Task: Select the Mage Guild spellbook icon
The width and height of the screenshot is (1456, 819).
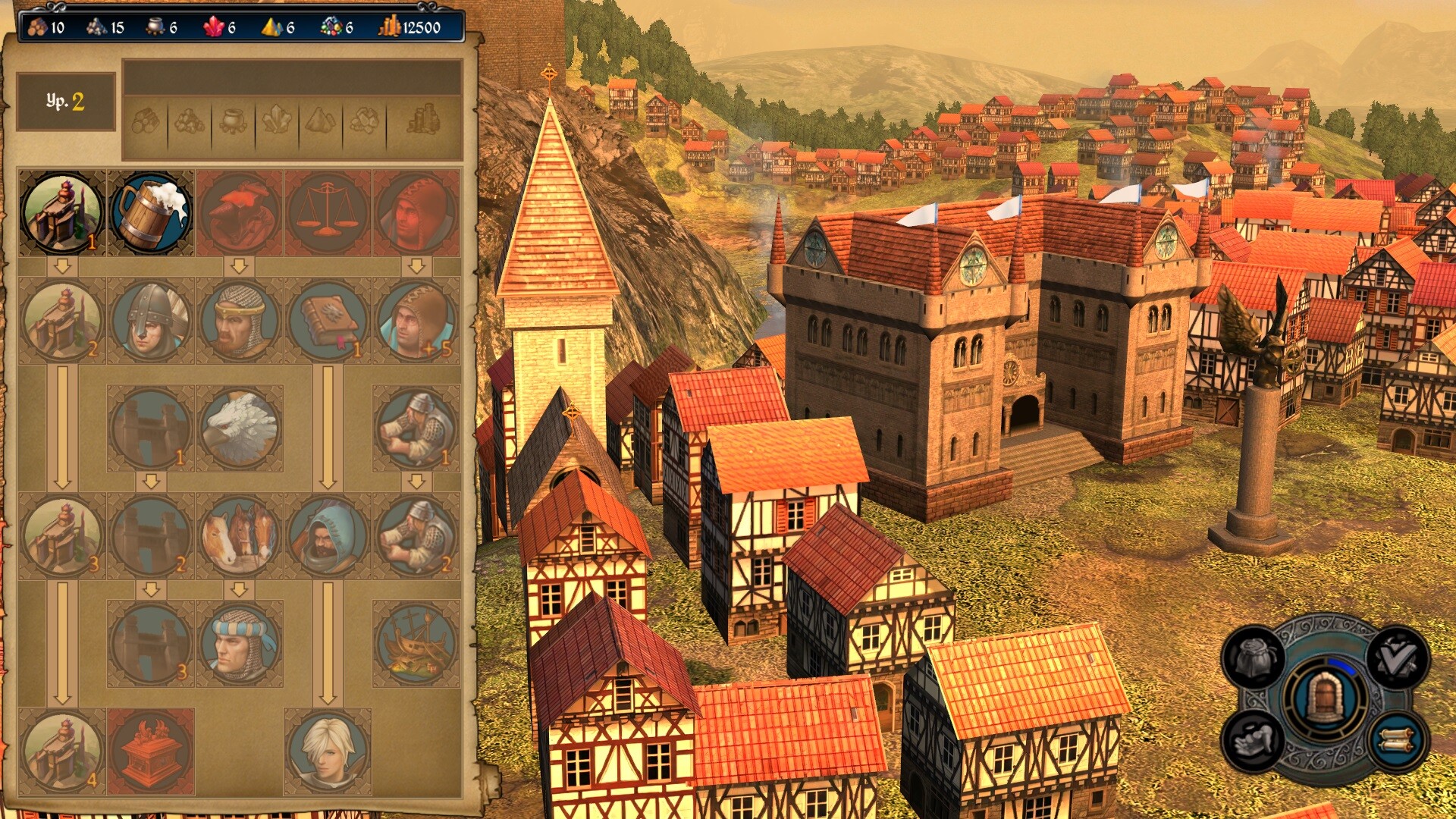Action: click(x=328, y=320)
